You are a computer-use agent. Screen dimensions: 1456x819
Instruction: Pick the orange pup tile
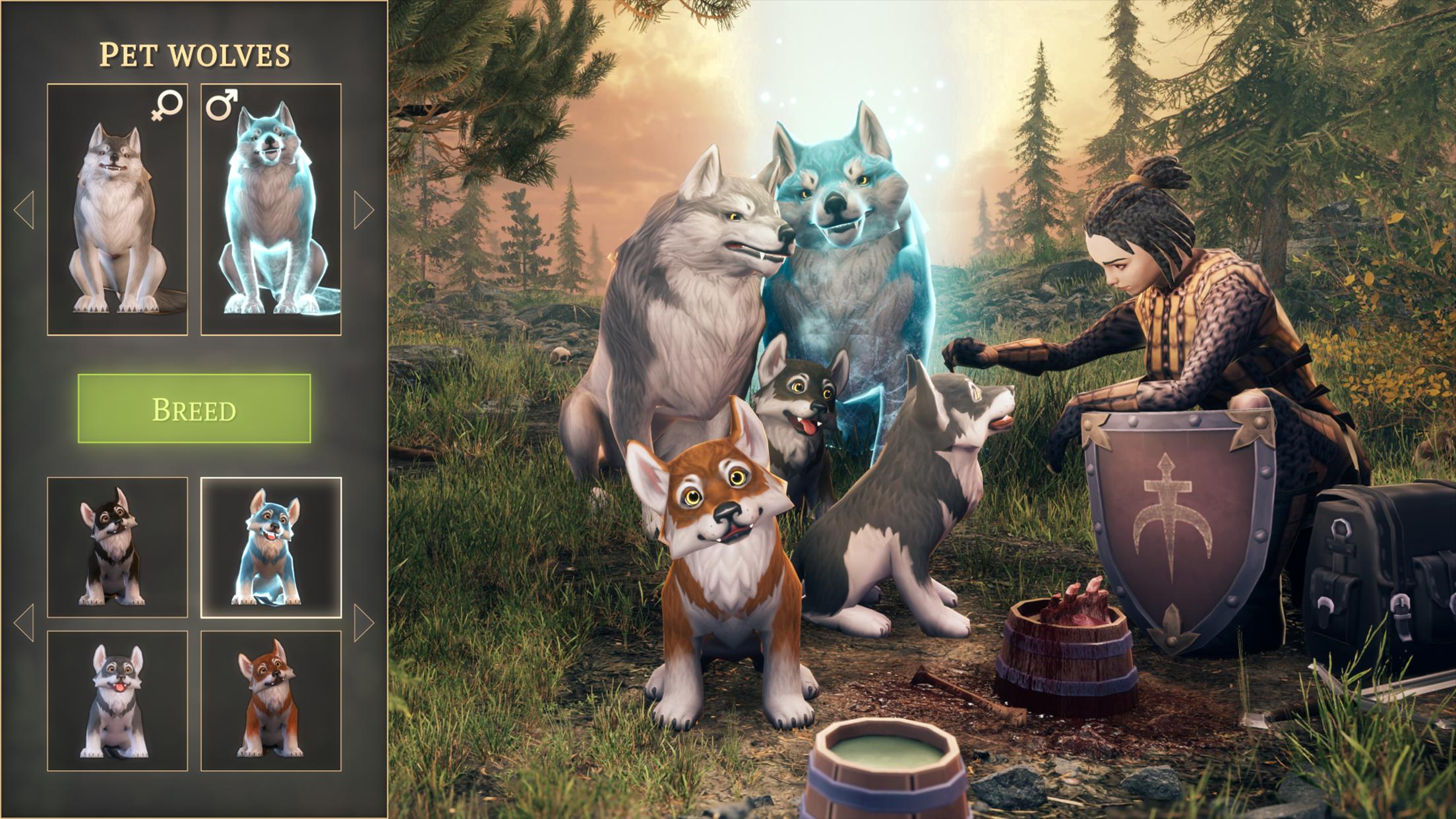[x=271, y=701]
